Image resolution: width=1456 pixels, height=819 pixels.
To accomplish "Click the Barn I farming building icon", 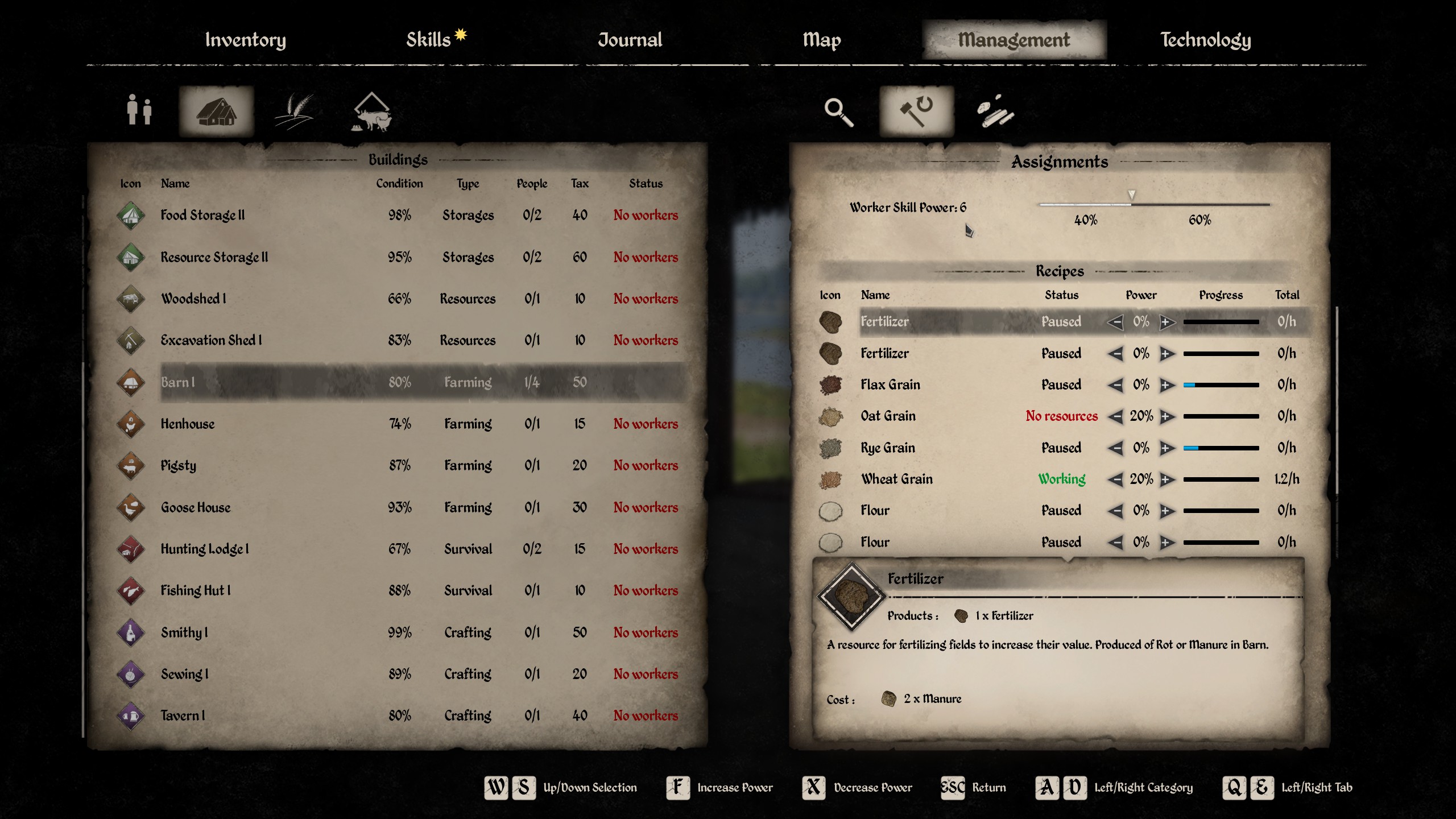I will [x=130, y=382].
